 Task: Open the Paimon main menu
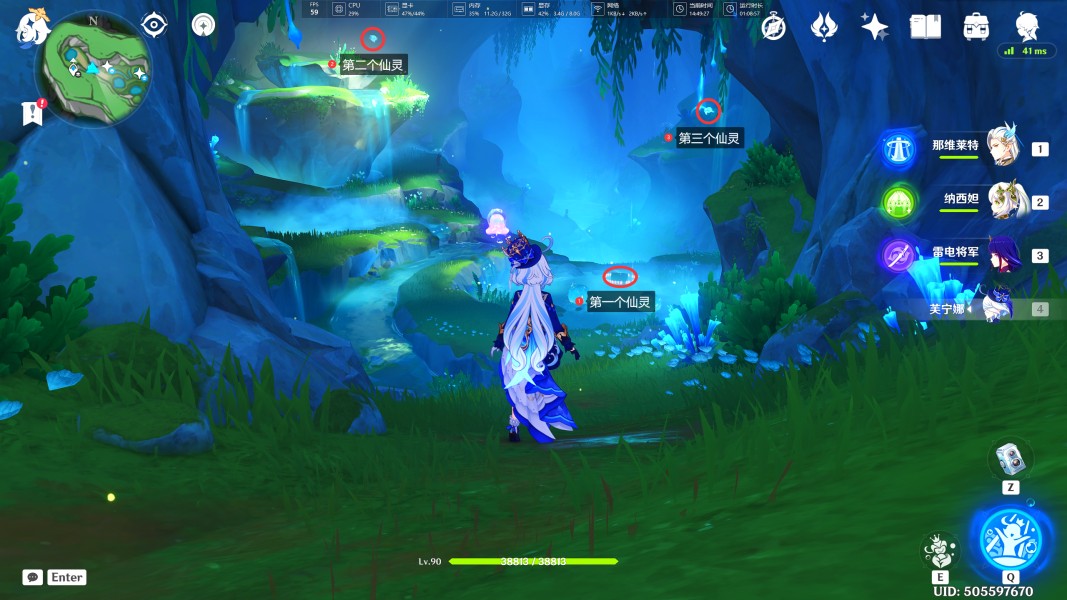tap(32, 27)
